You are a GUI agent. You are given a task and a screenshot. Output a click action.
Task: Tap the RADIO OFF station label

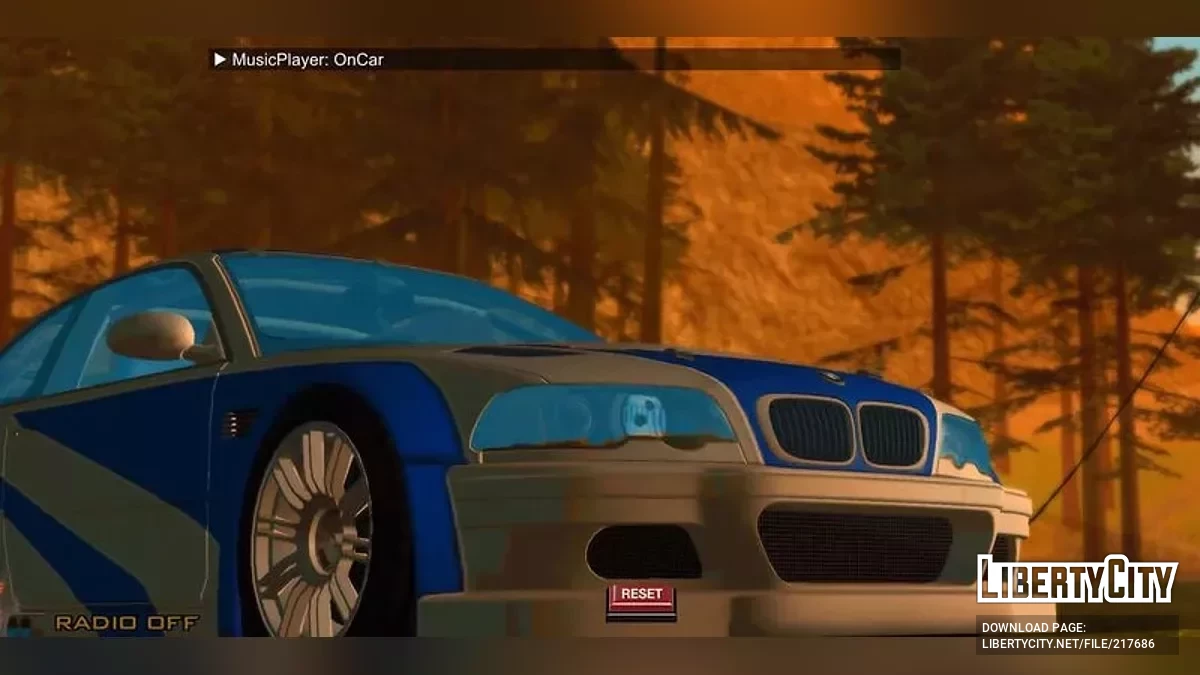coord(126,623)
